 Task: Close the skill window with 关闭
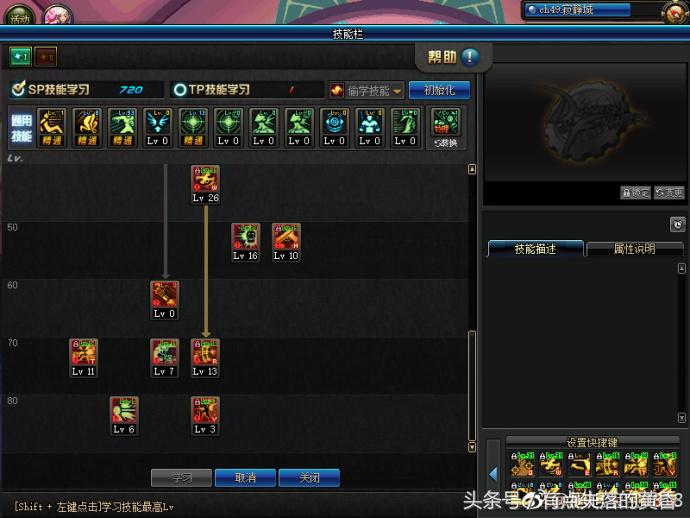309,478
